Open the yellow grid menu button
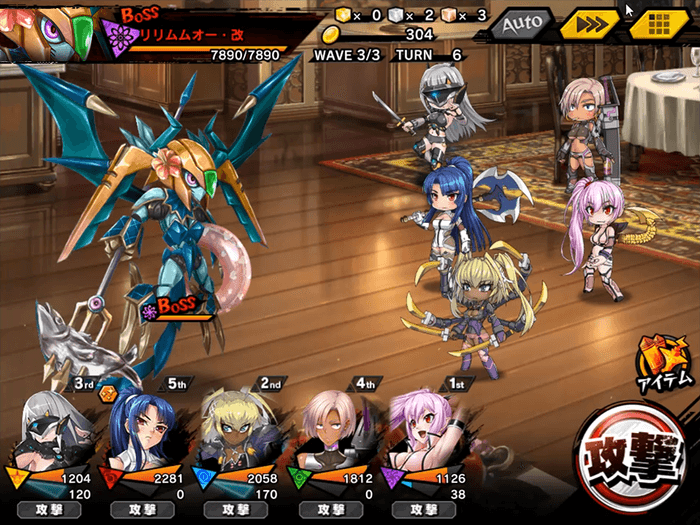Viewport: 700px width, 525px height. point(656,24)
